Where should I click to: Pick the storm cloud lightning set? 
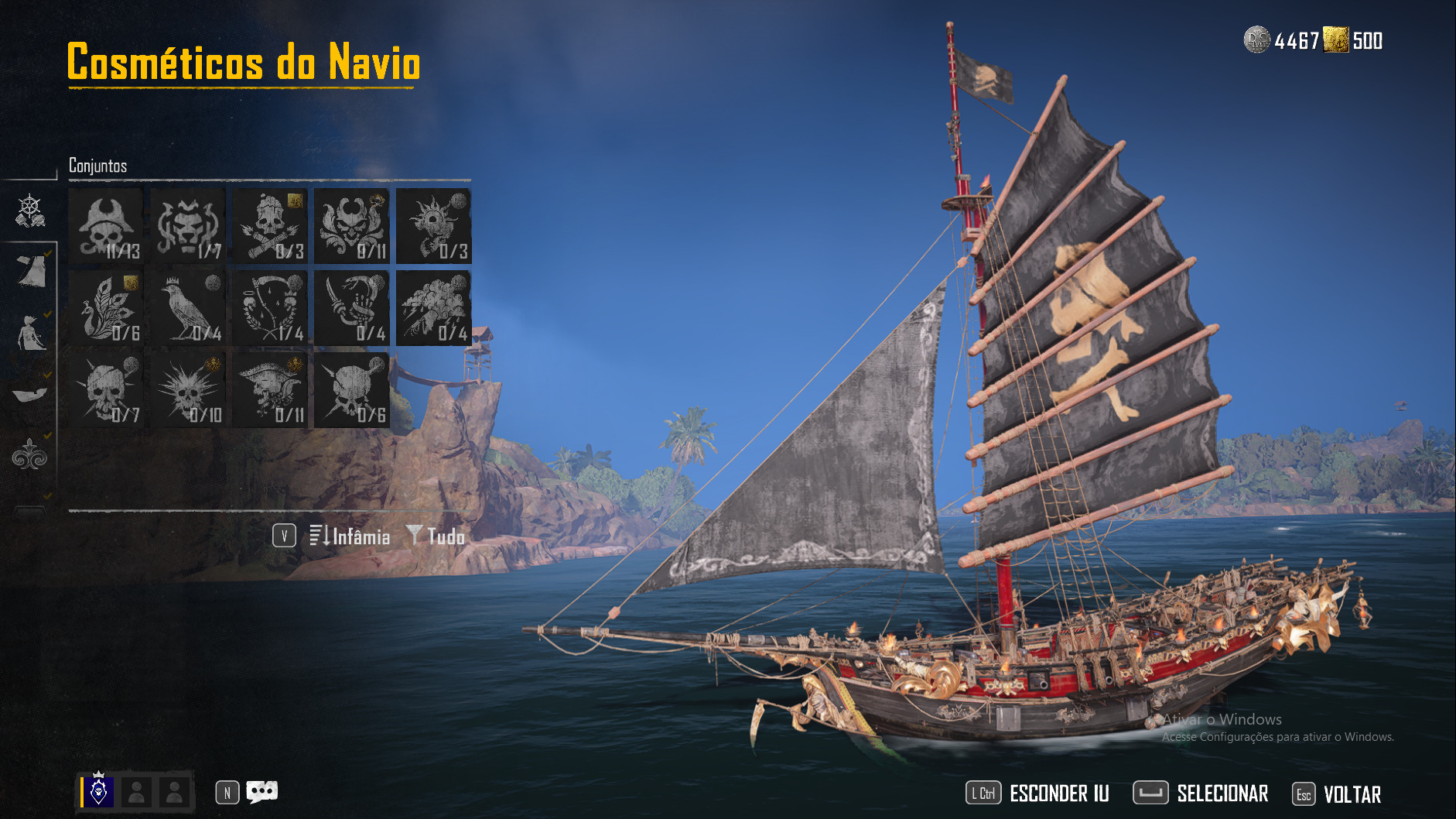[x=433, y=308]
